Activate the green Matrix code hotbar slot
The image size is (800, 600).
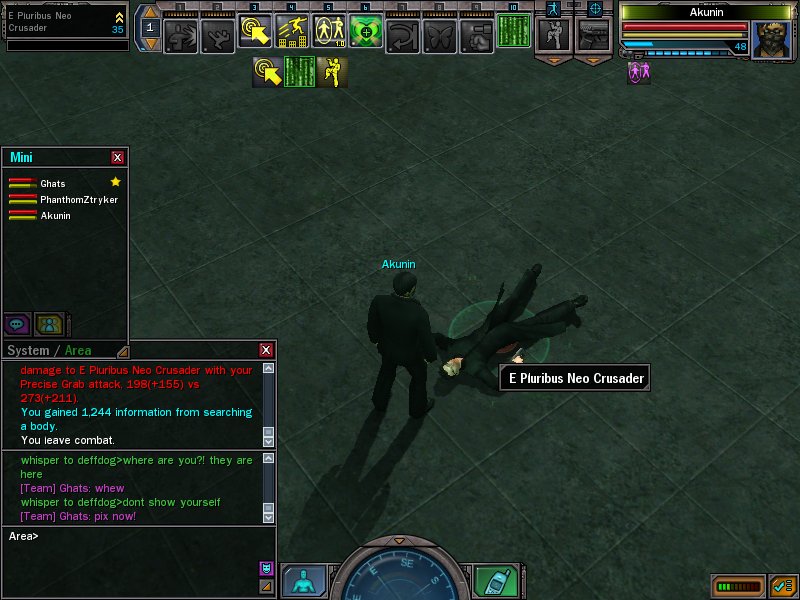click(x=513, y=31)
